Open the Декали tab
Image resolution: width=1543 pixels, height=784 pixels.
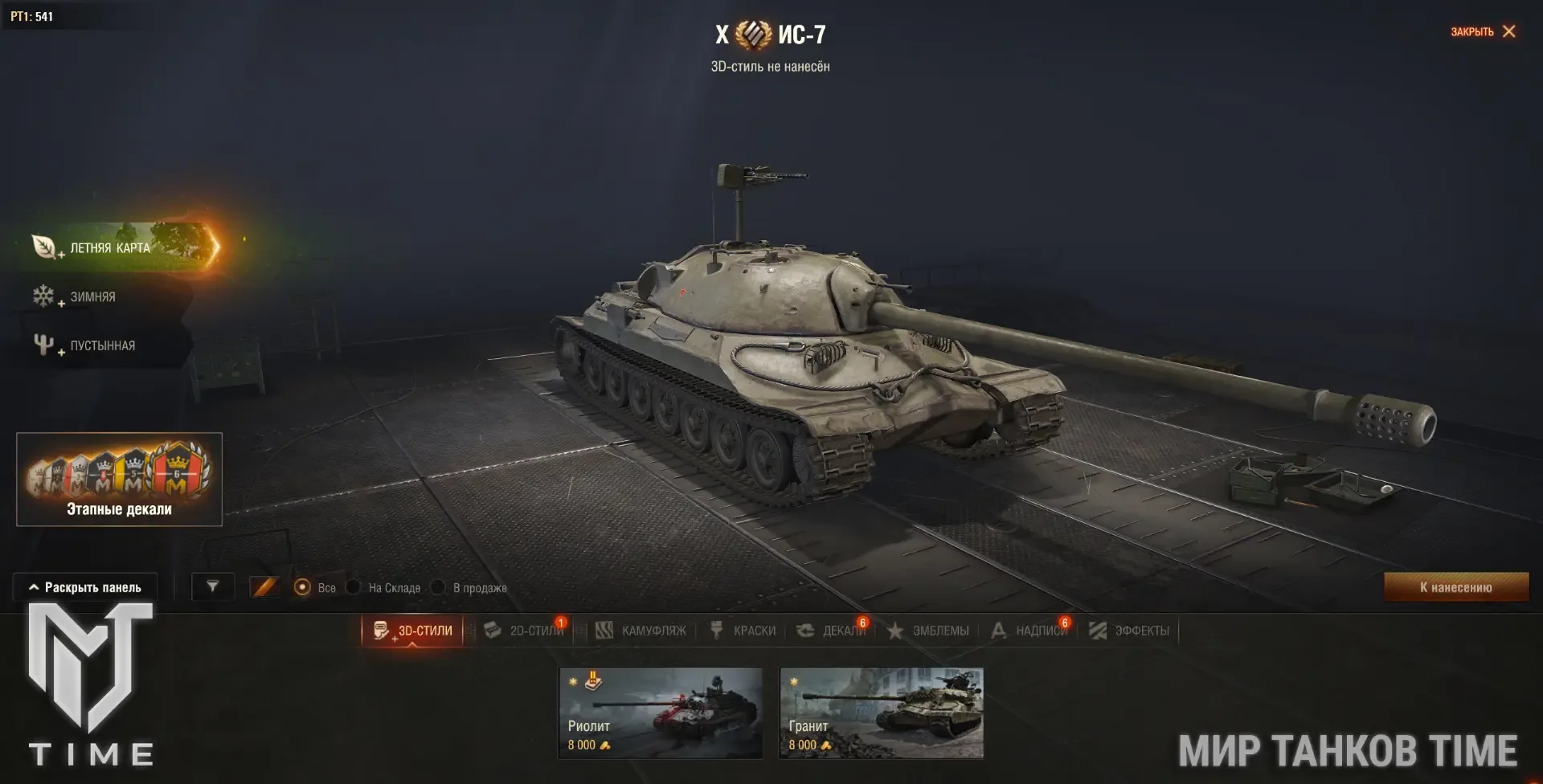point(832,631)
